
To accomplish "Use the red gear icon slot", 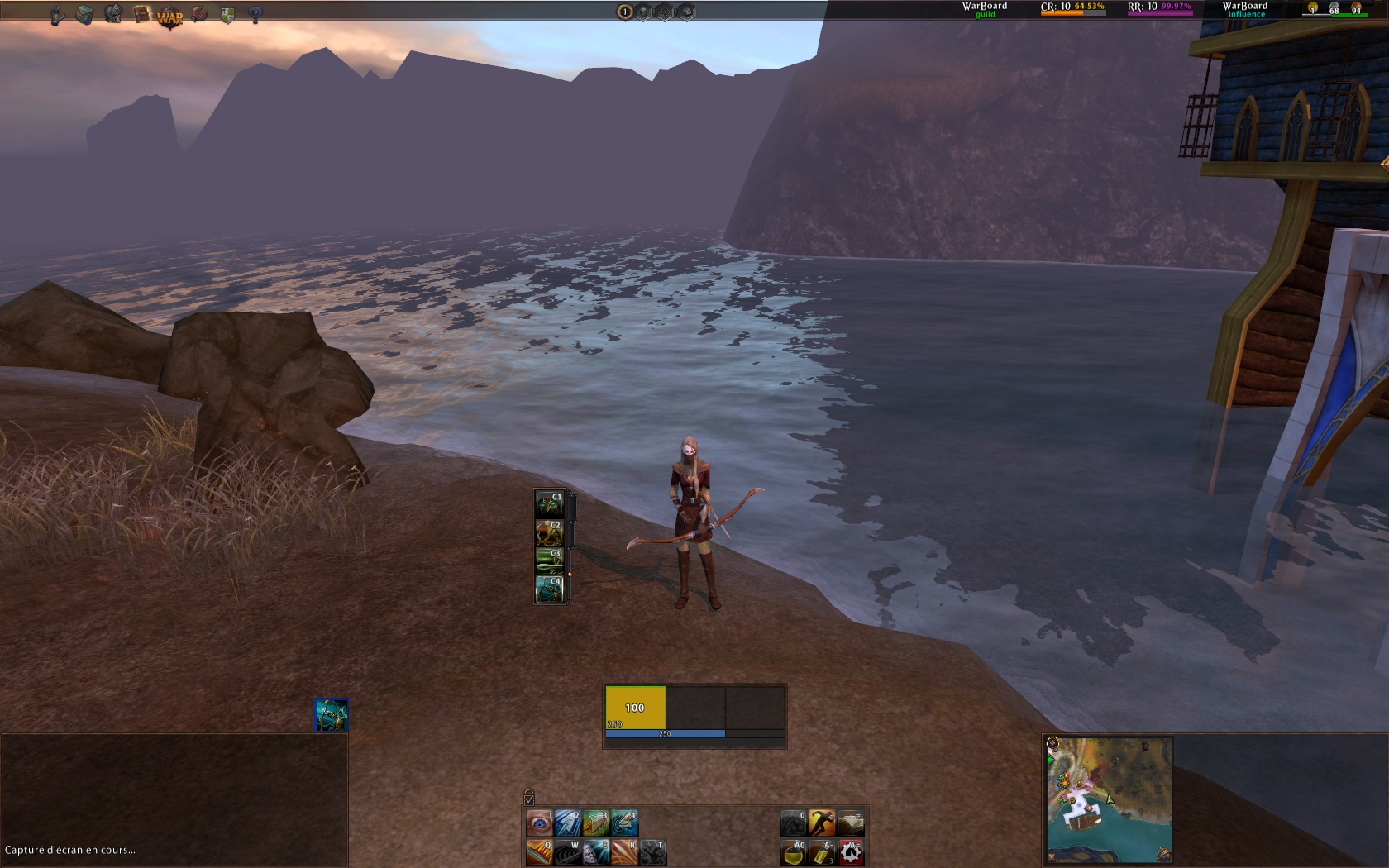I will (851, 852).
